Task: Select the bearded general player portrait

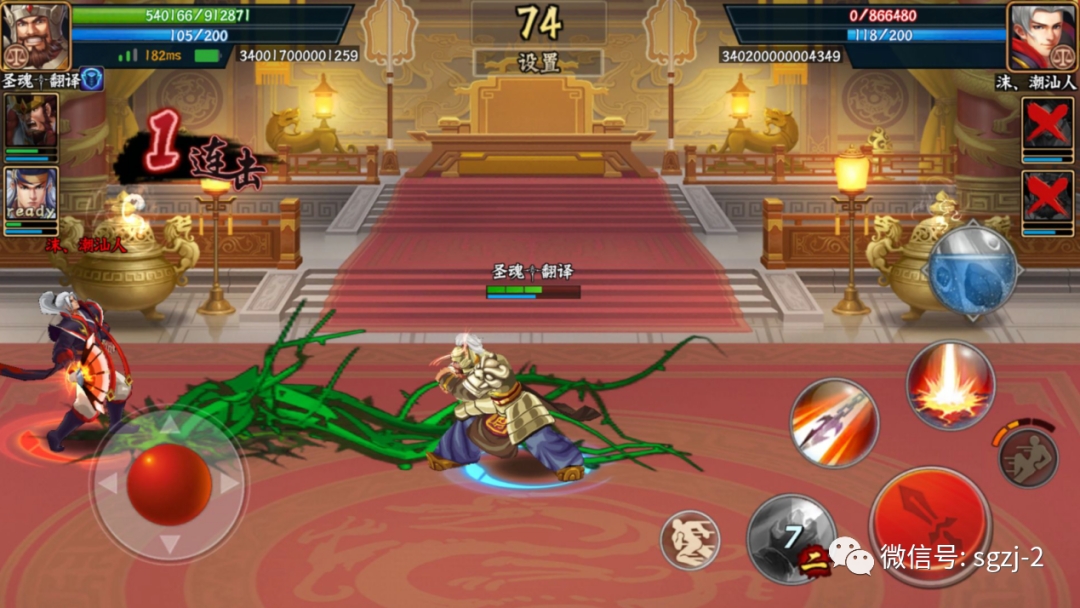Action: pos(35,34)
